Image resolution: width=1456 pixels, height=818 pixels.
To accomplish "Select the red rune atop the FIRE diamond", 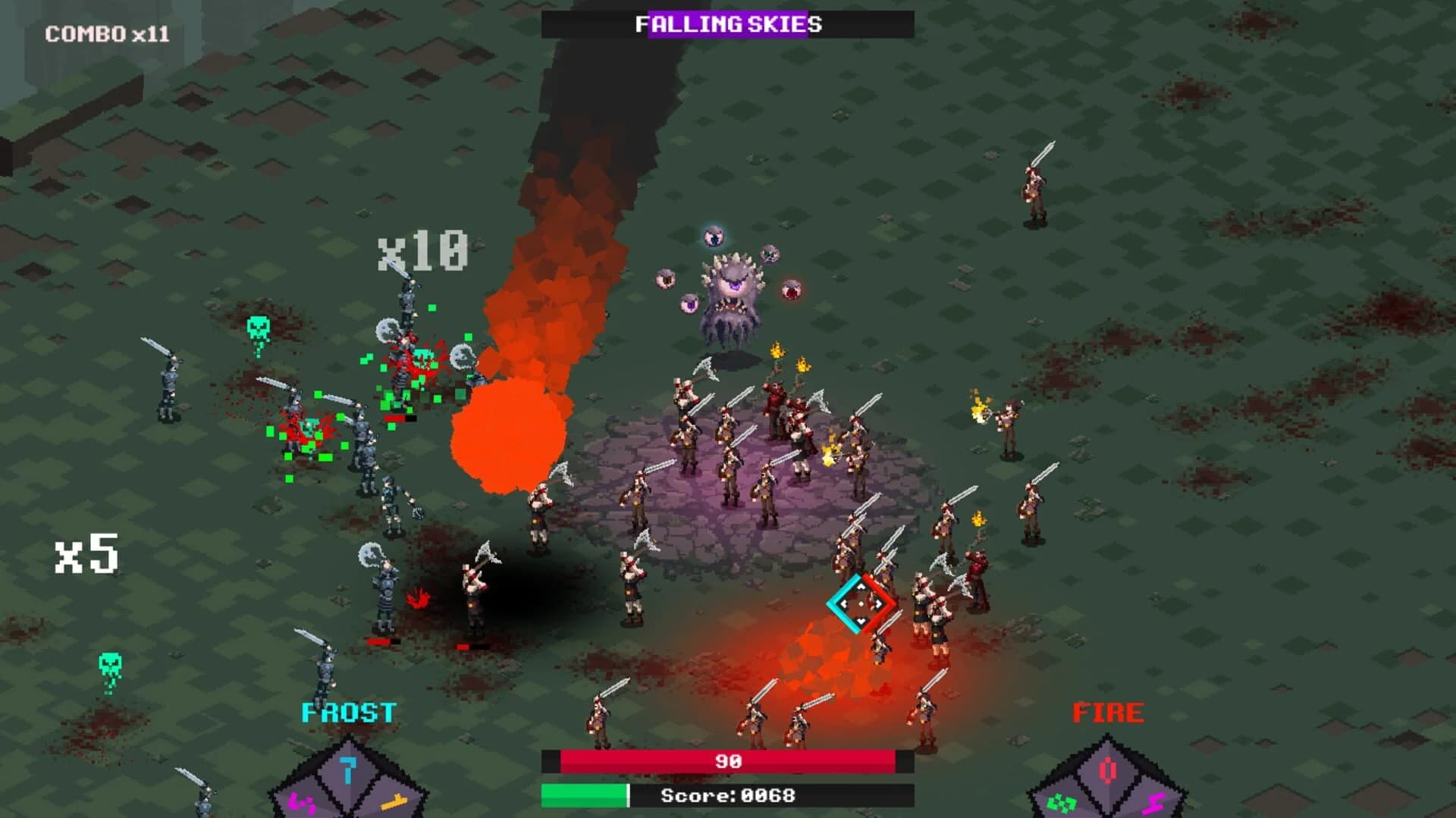I will click(x=1108, y=769).
